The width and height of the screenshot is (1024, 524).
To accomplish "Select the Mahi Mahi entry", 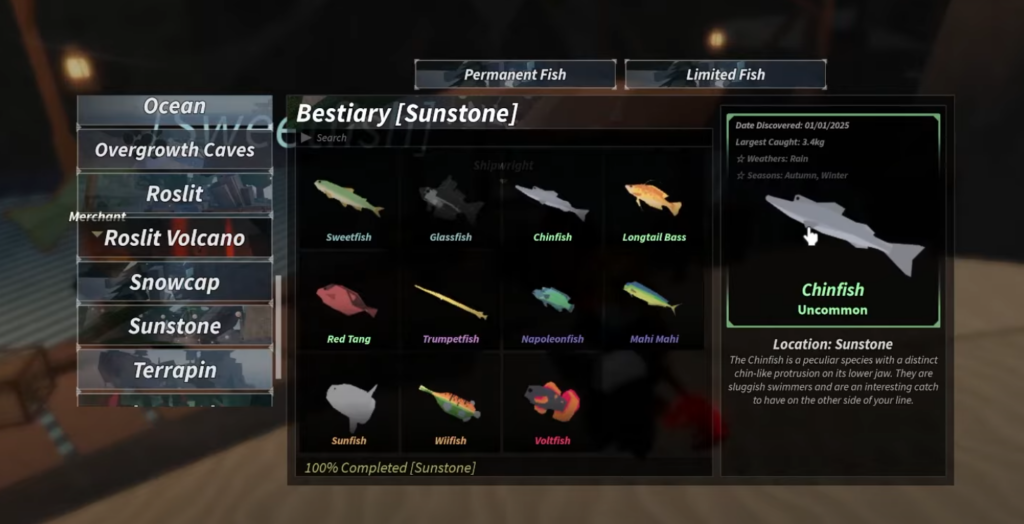I will pos(654,307).
